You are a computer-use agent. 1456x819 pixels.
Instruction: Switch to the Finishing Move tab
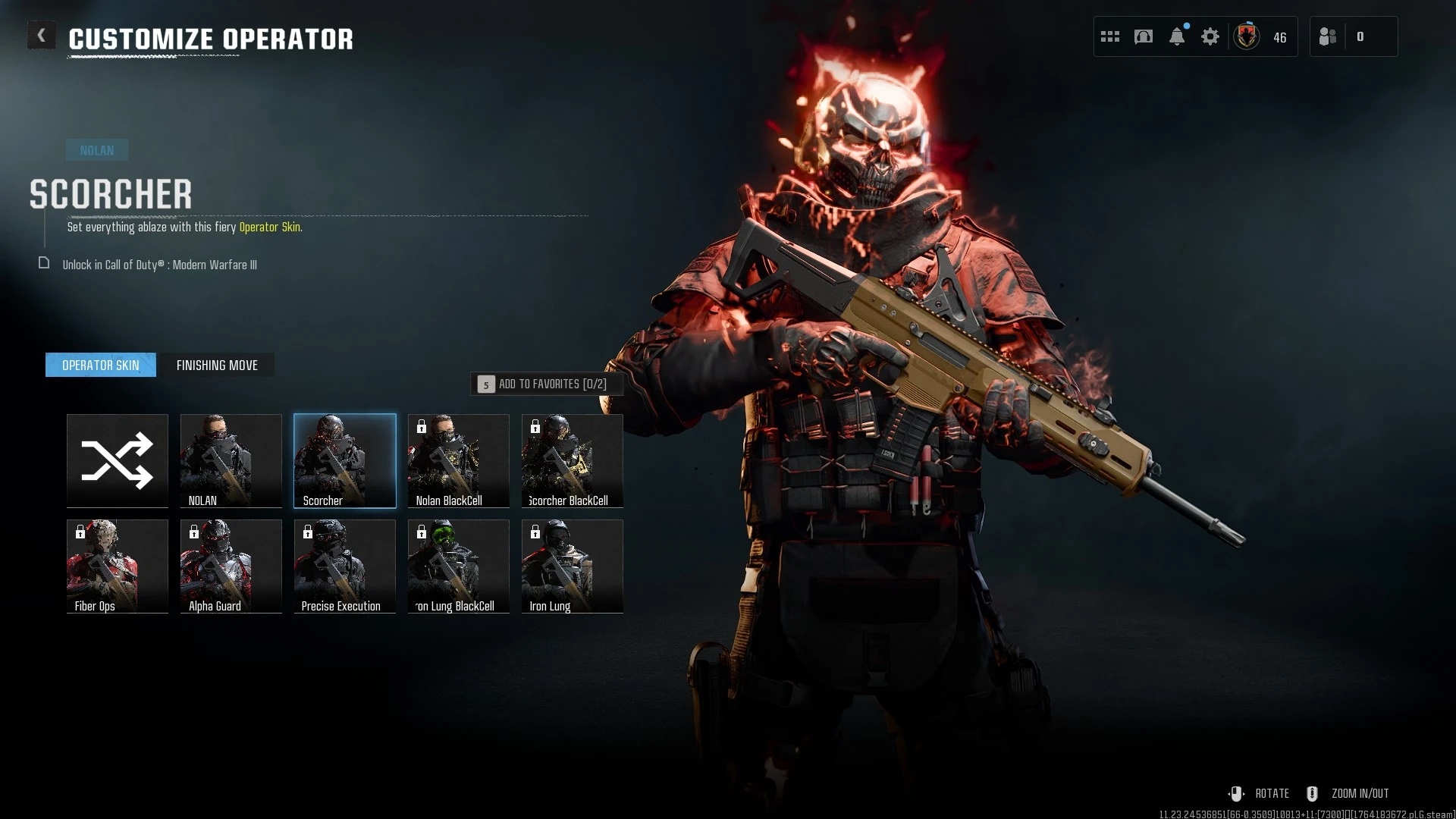[217, 365]
